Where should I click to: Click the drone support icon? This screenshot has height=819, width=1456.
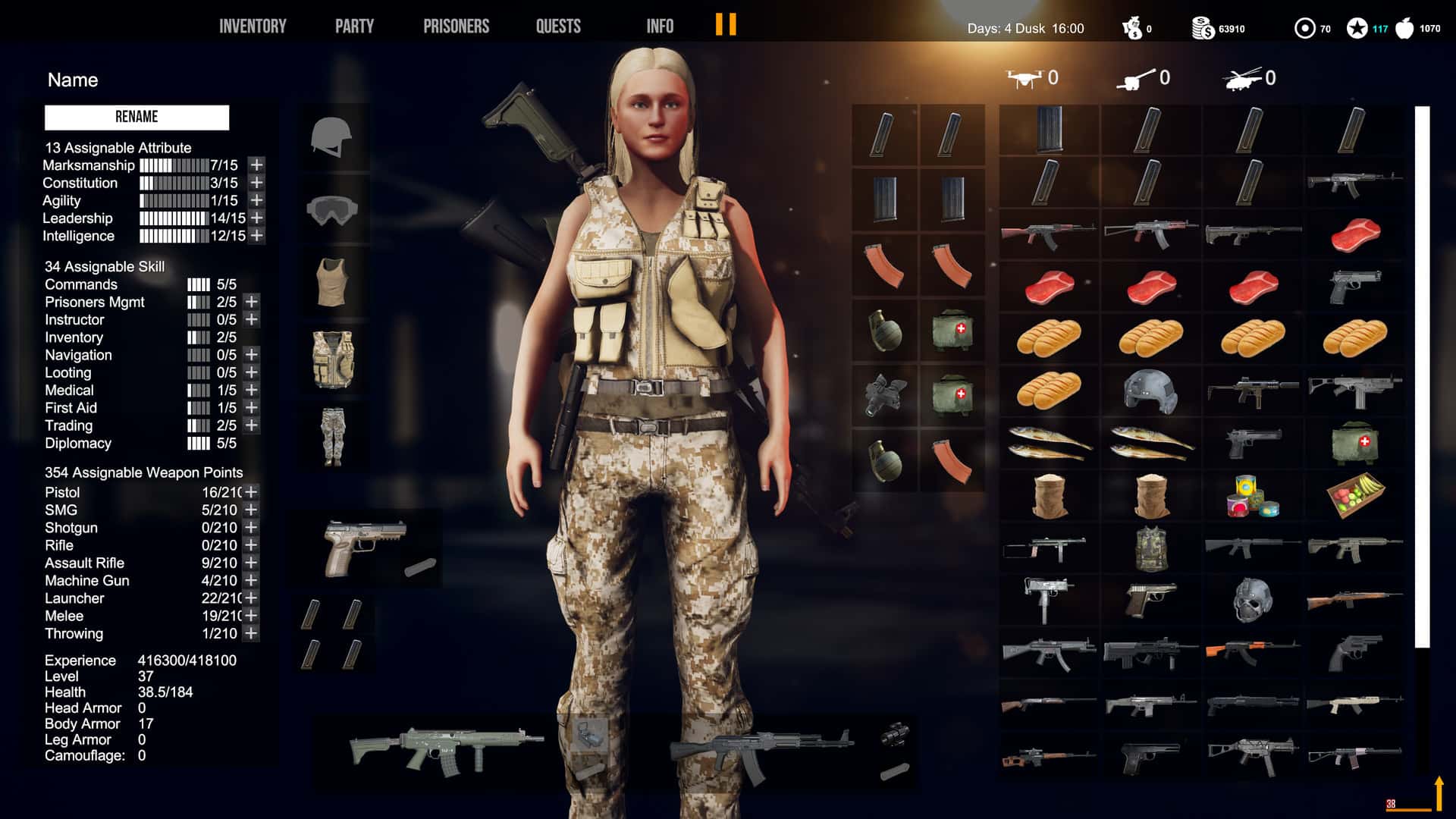tap(1025, 78)
